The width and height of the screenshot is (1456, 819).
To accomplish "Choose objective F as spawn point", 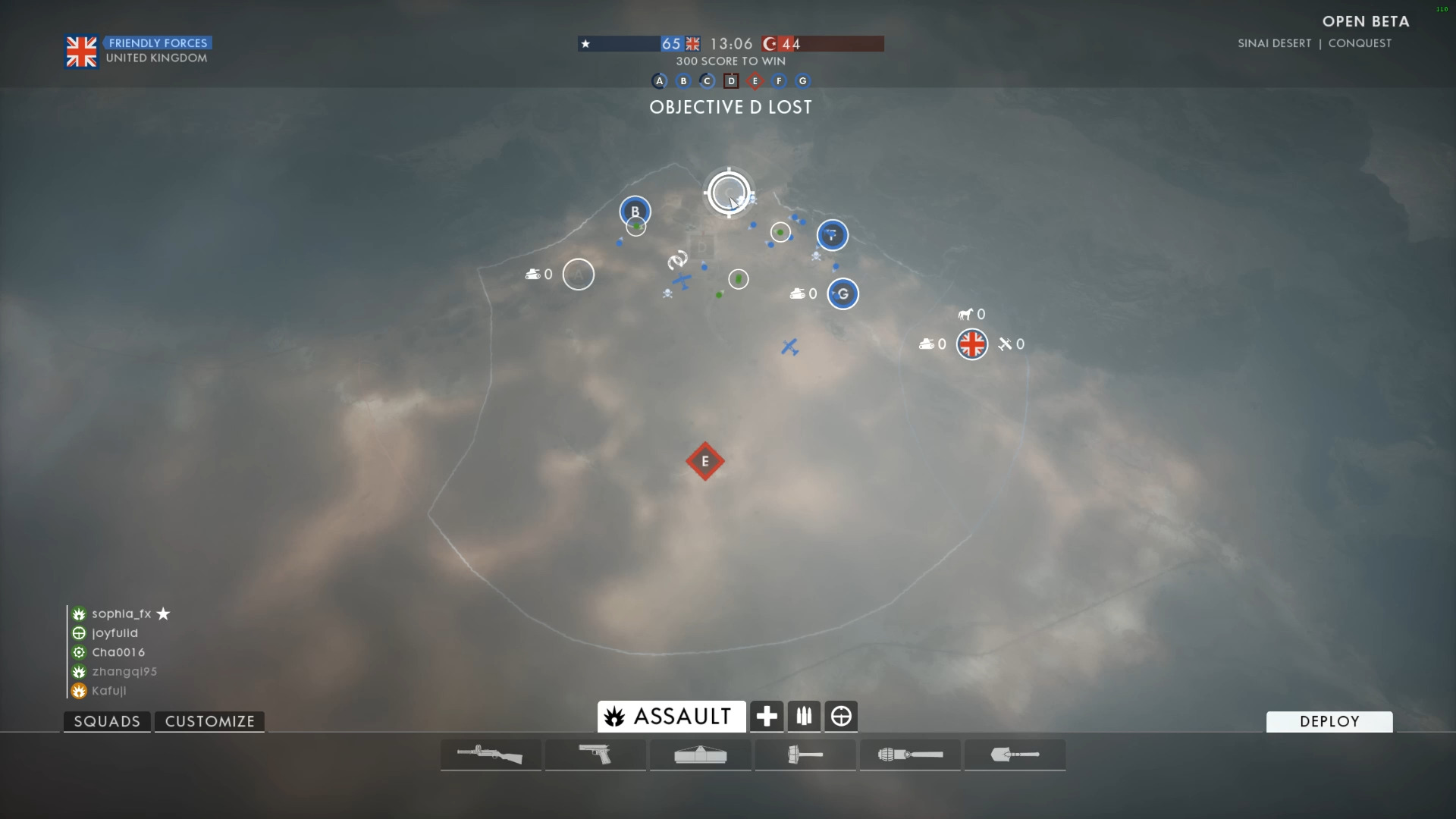I will (832, 235).
